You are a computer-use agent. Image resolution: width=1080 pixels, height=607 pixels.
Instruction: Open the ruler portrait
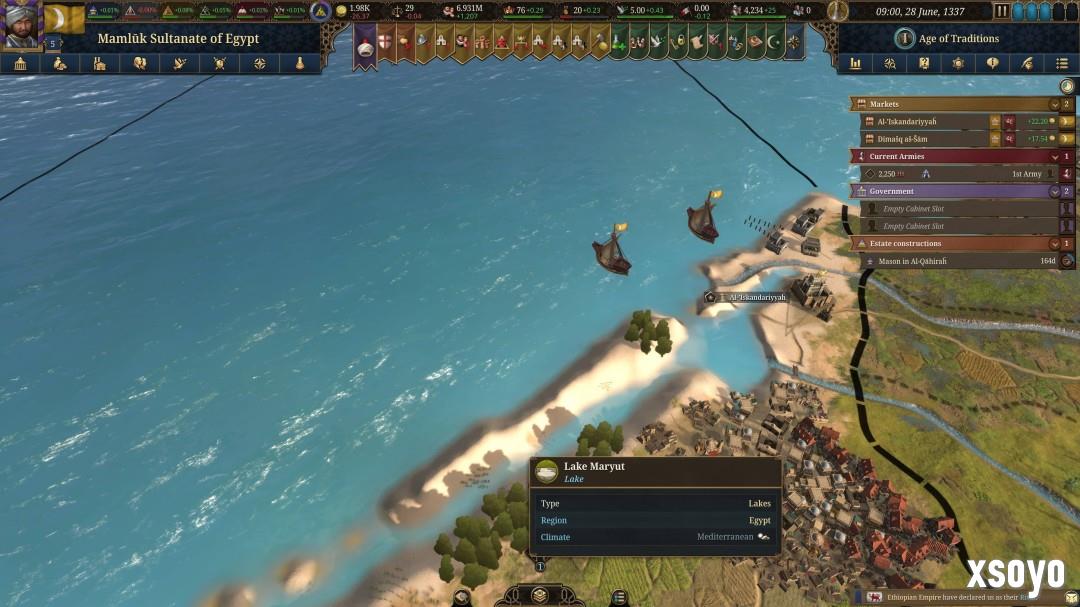coord(21,24)
